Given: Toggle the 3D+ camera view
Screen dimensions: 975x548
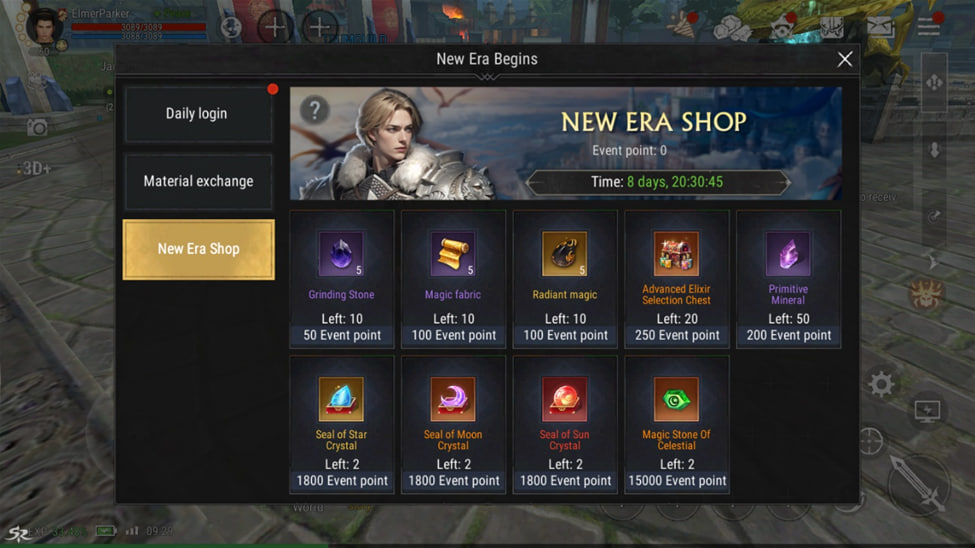Looking at the screenshot, I should tap(36, 168).
